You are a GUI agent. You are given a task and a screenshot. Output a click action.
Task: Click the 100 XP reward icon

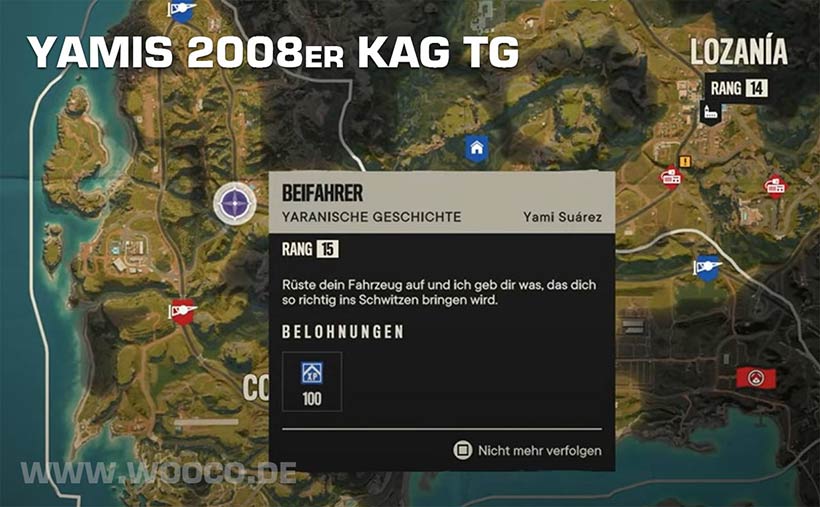(311, 372)
